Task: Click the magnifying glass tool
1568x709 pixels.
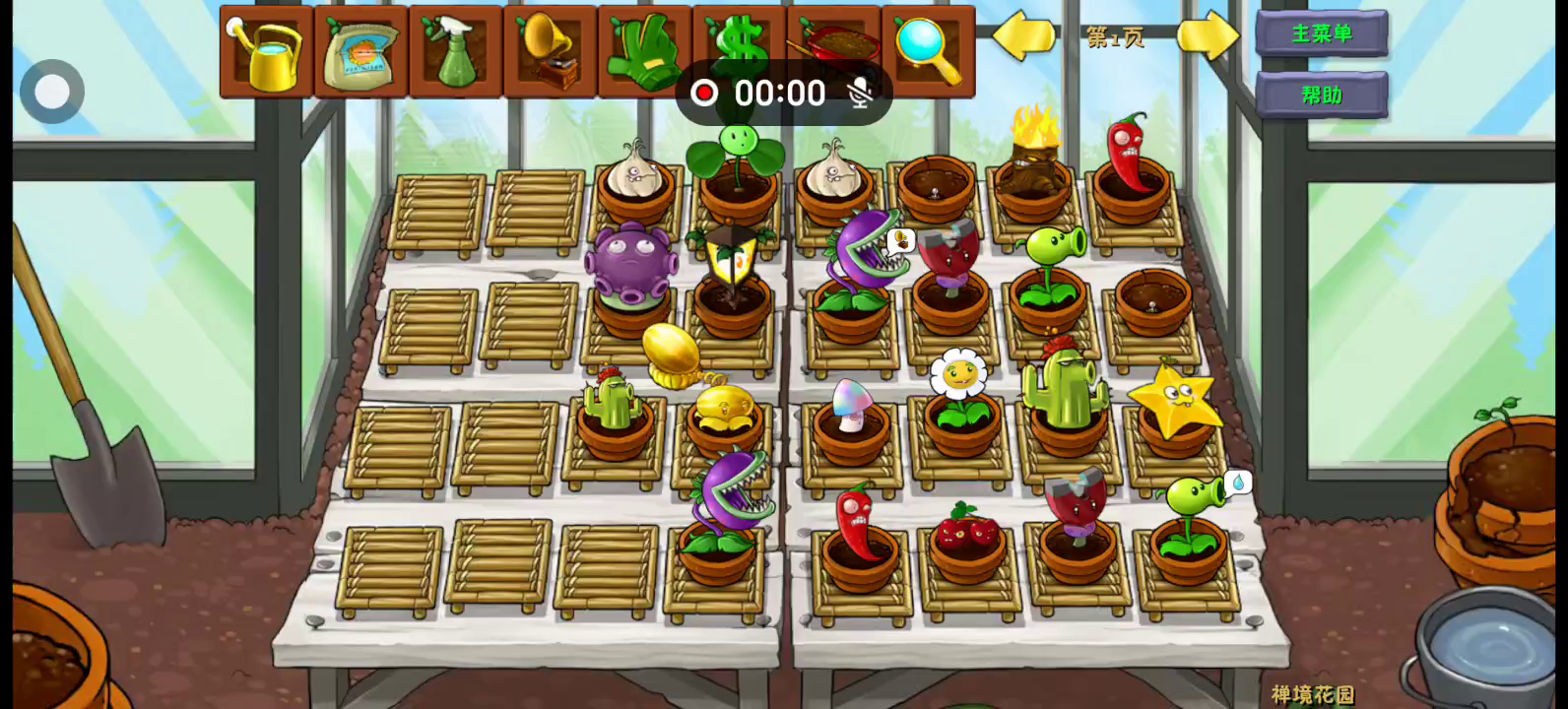Action: (x=928, y=52)
